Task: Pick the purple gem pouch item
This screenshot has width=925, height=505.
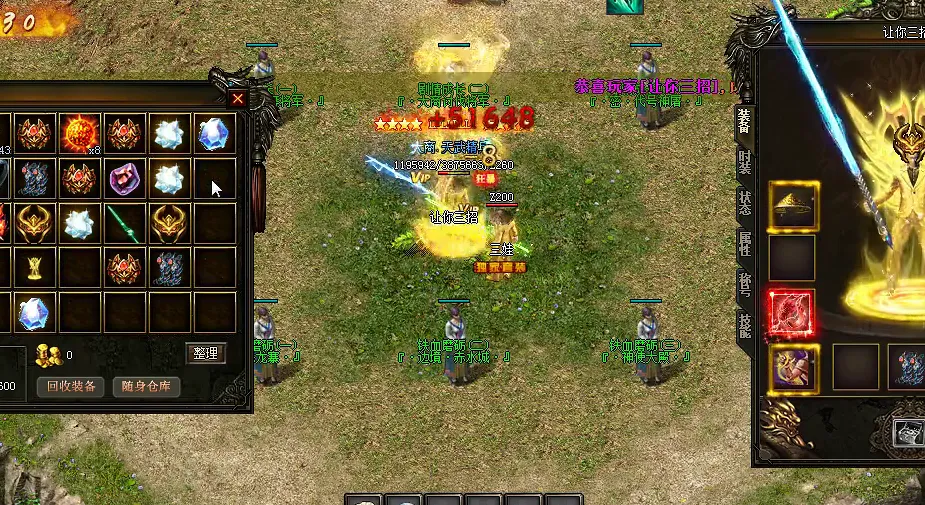Action: tap(125, 179)
